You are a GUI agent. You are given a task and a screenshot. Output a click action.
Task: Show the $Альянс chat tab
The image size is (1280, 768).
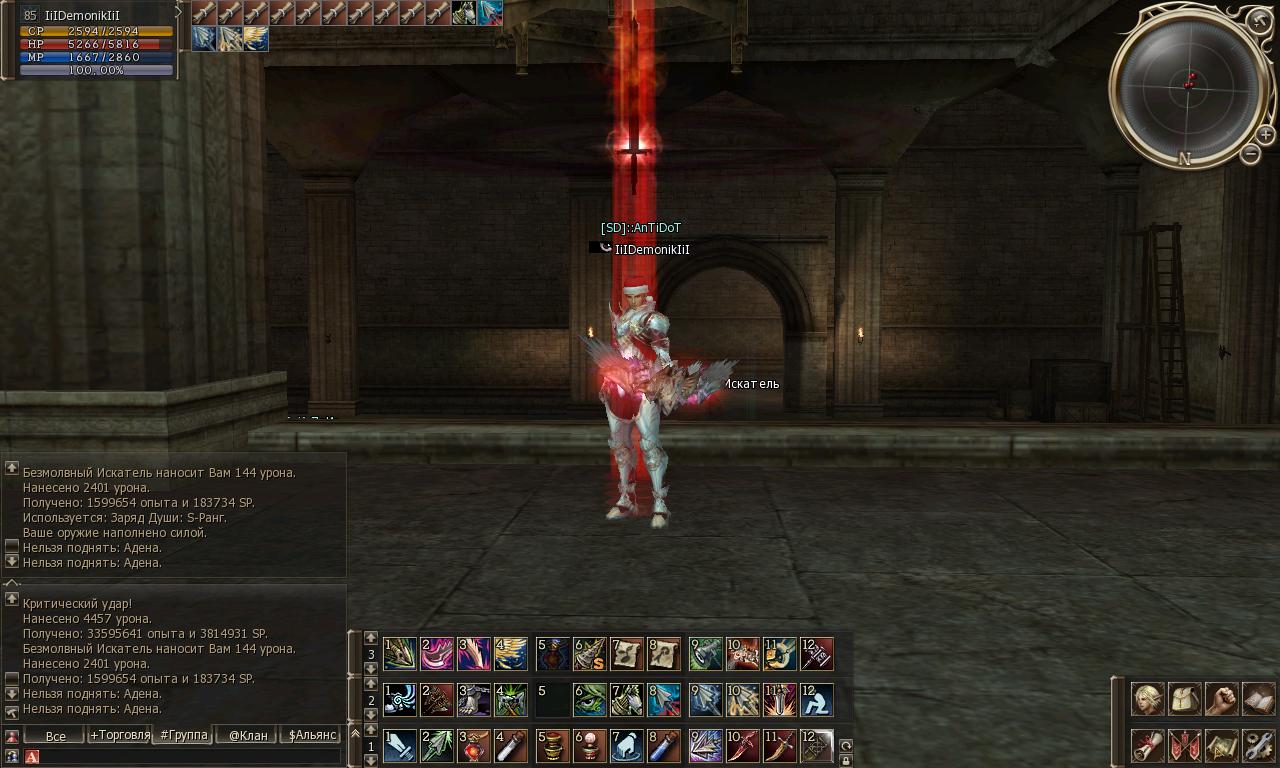click(310, 736)
